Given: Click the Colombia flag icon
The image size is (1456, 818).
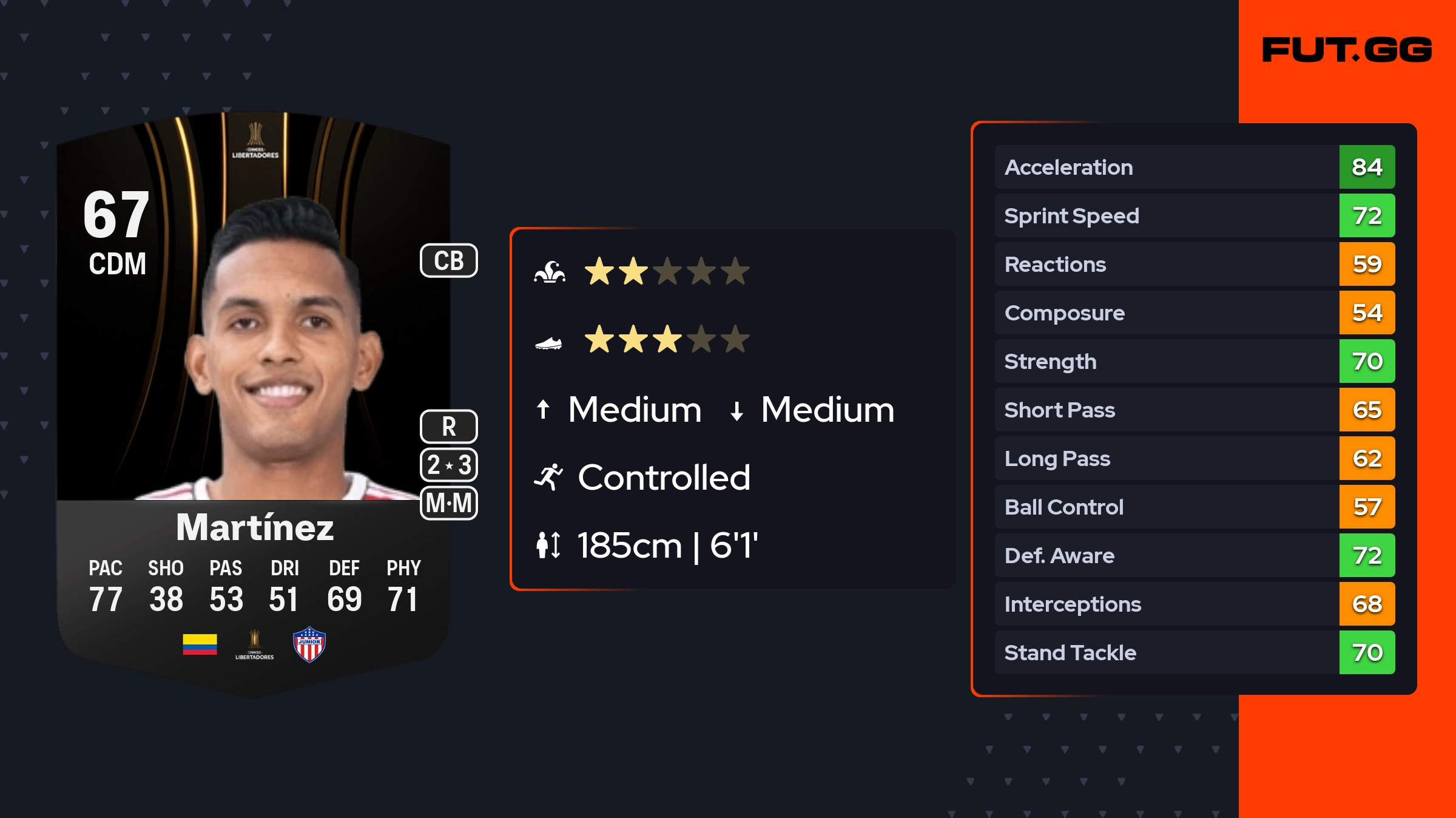Looking at the screenshot, I should pos(200,644).
